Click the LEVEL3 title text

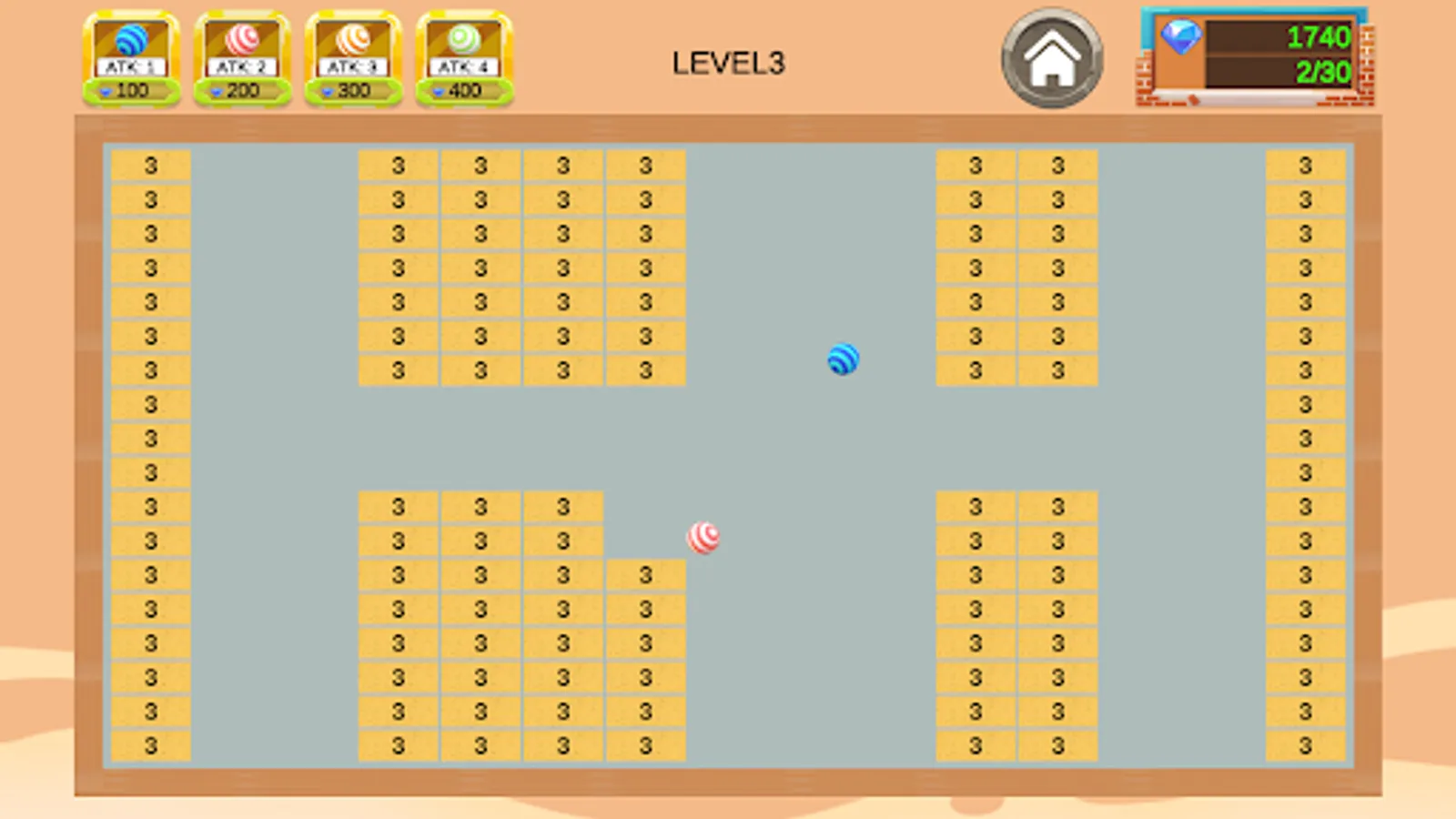tap(727, 63)
